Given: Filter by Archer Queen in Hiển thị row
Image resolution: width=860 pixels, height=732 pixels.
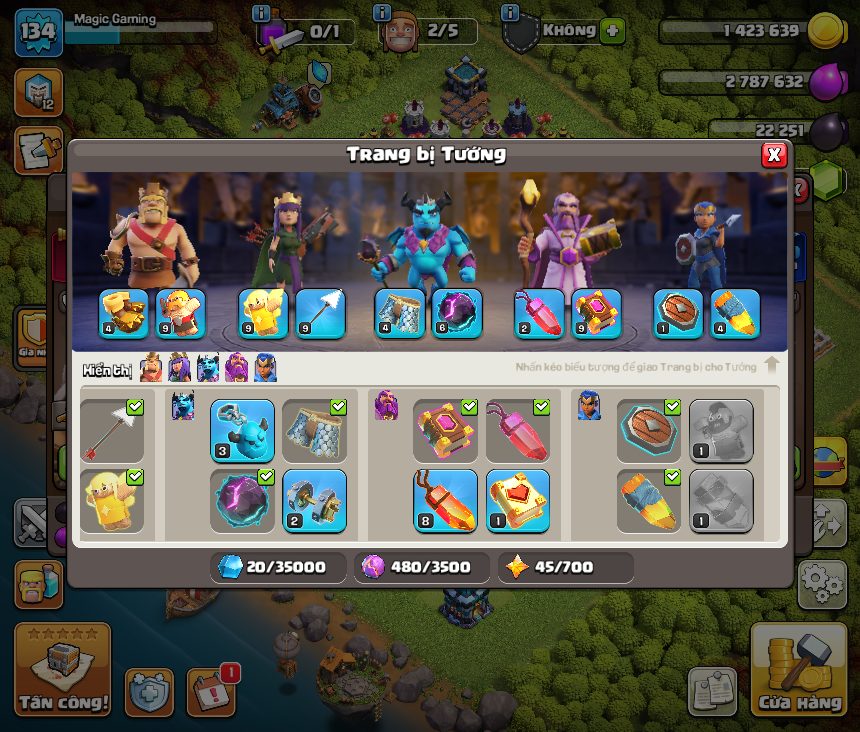Looking at the screenshot, I should tap(179, 368).
